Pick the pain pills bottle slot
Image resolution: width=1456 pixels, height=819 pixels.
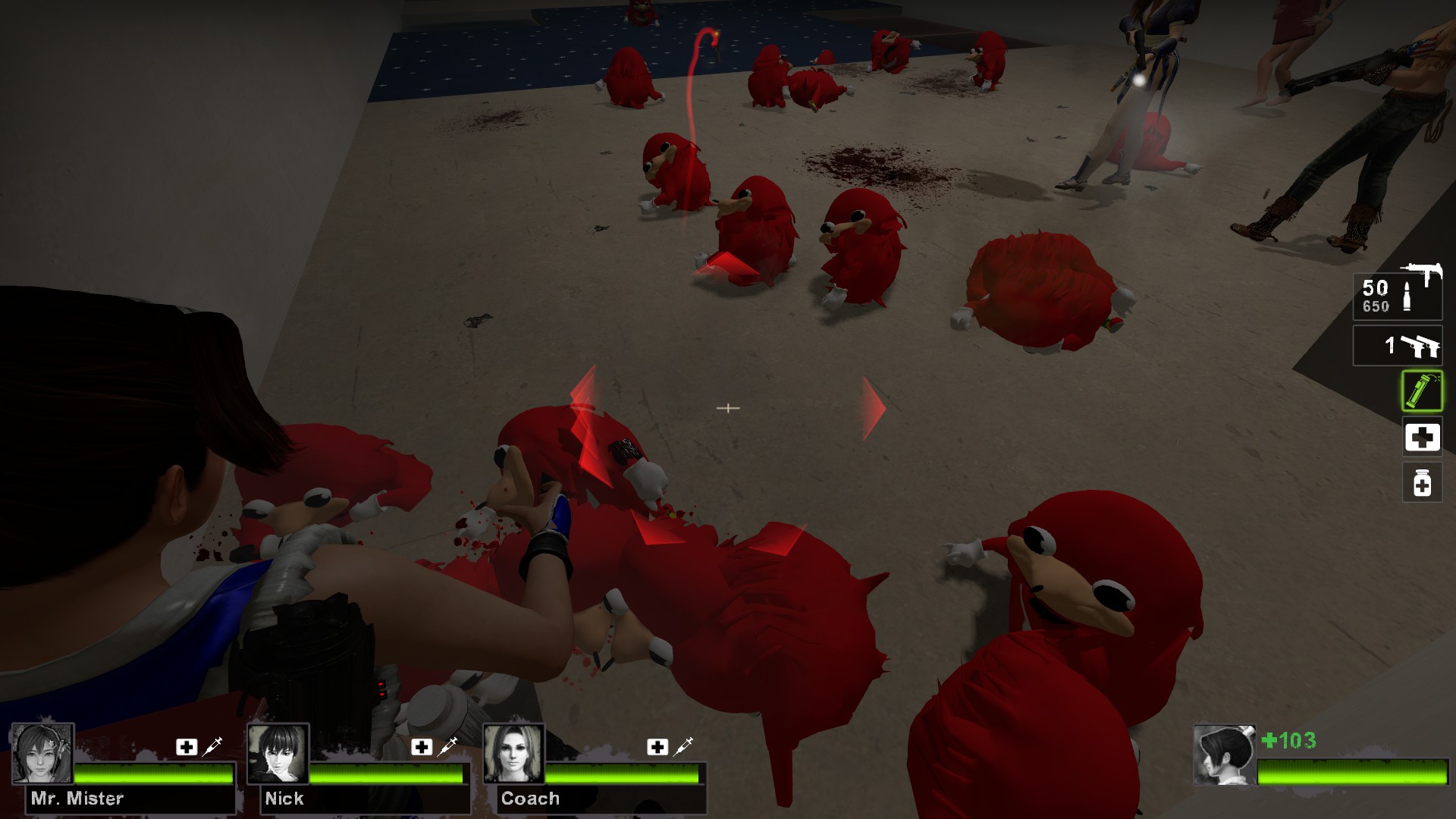pos(1422,482)
